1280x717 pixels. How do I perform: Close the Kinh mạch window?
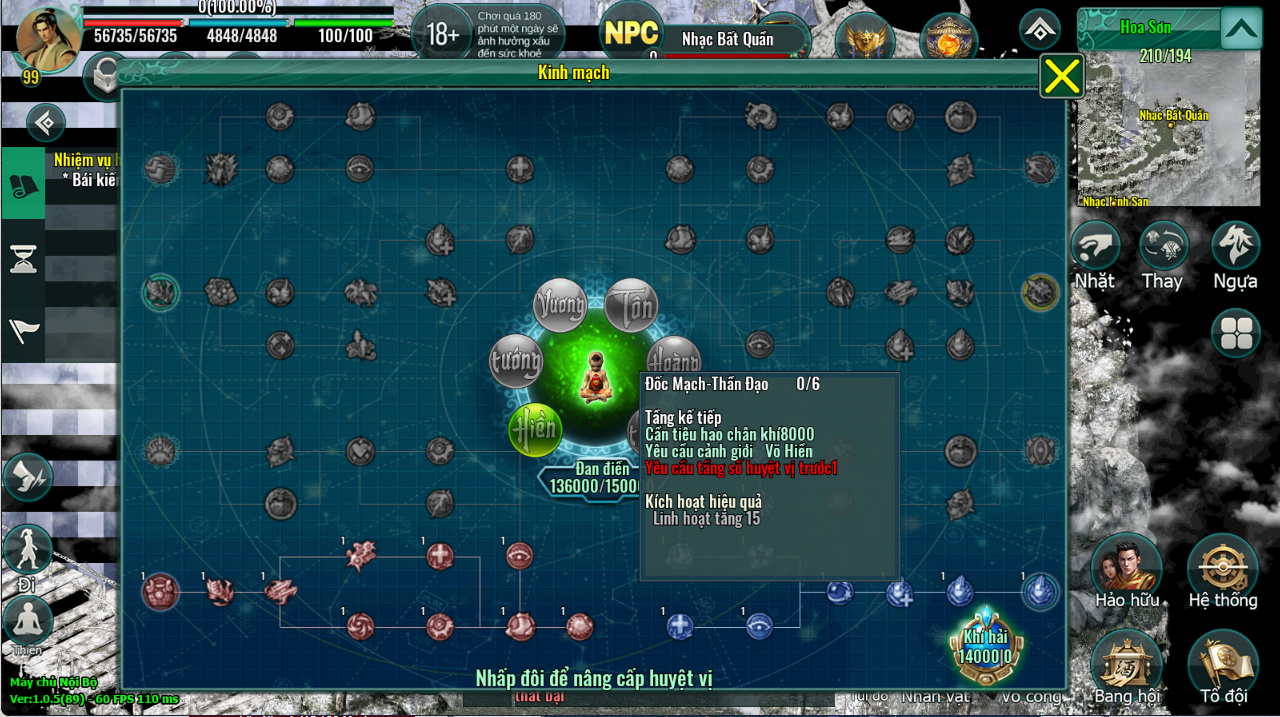(x=1062, y=76)
